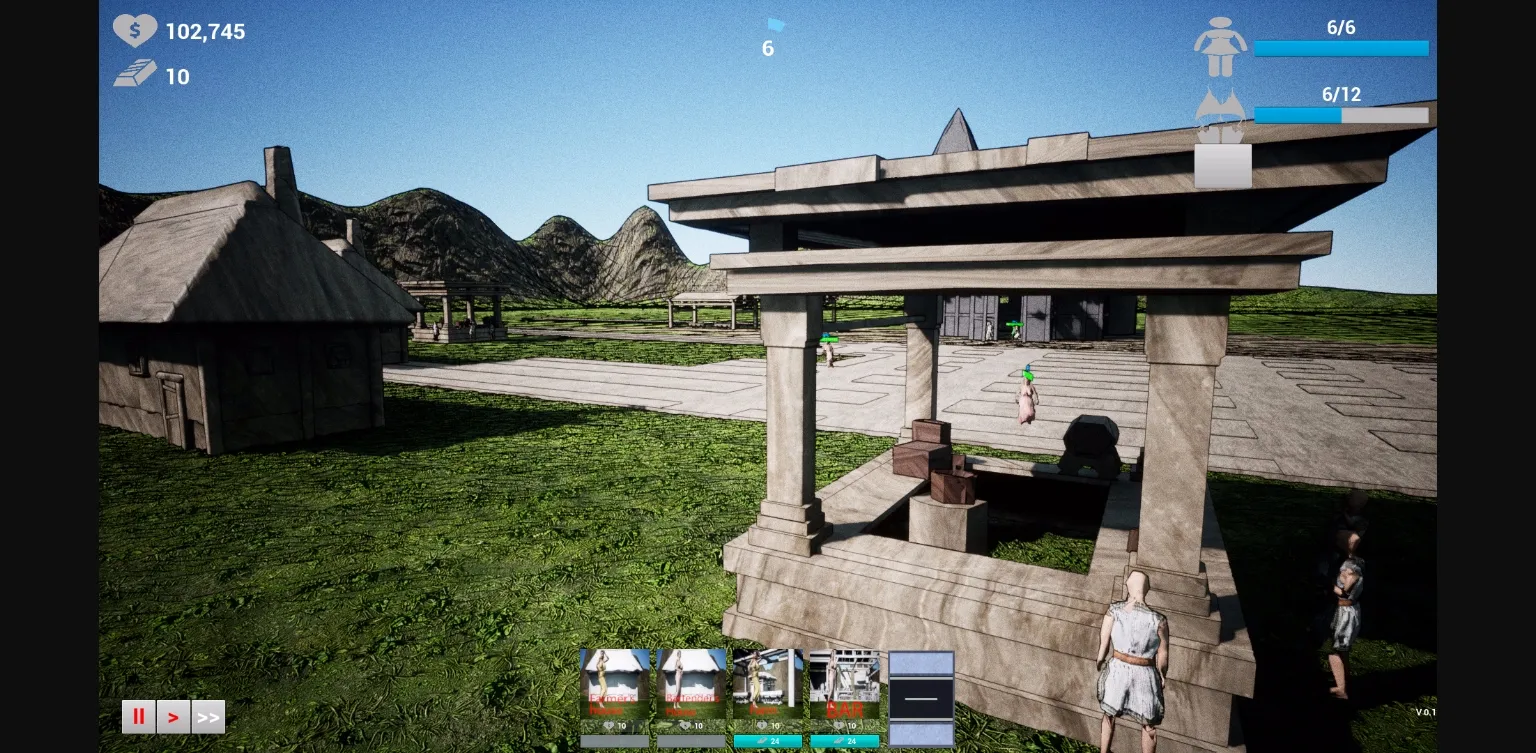Select the gold bars resource icon

click(x=135, y=72)
